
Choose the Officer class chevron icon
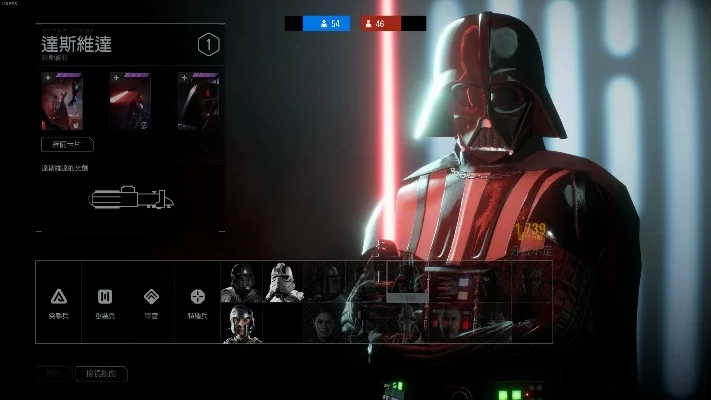coord(151,297)
